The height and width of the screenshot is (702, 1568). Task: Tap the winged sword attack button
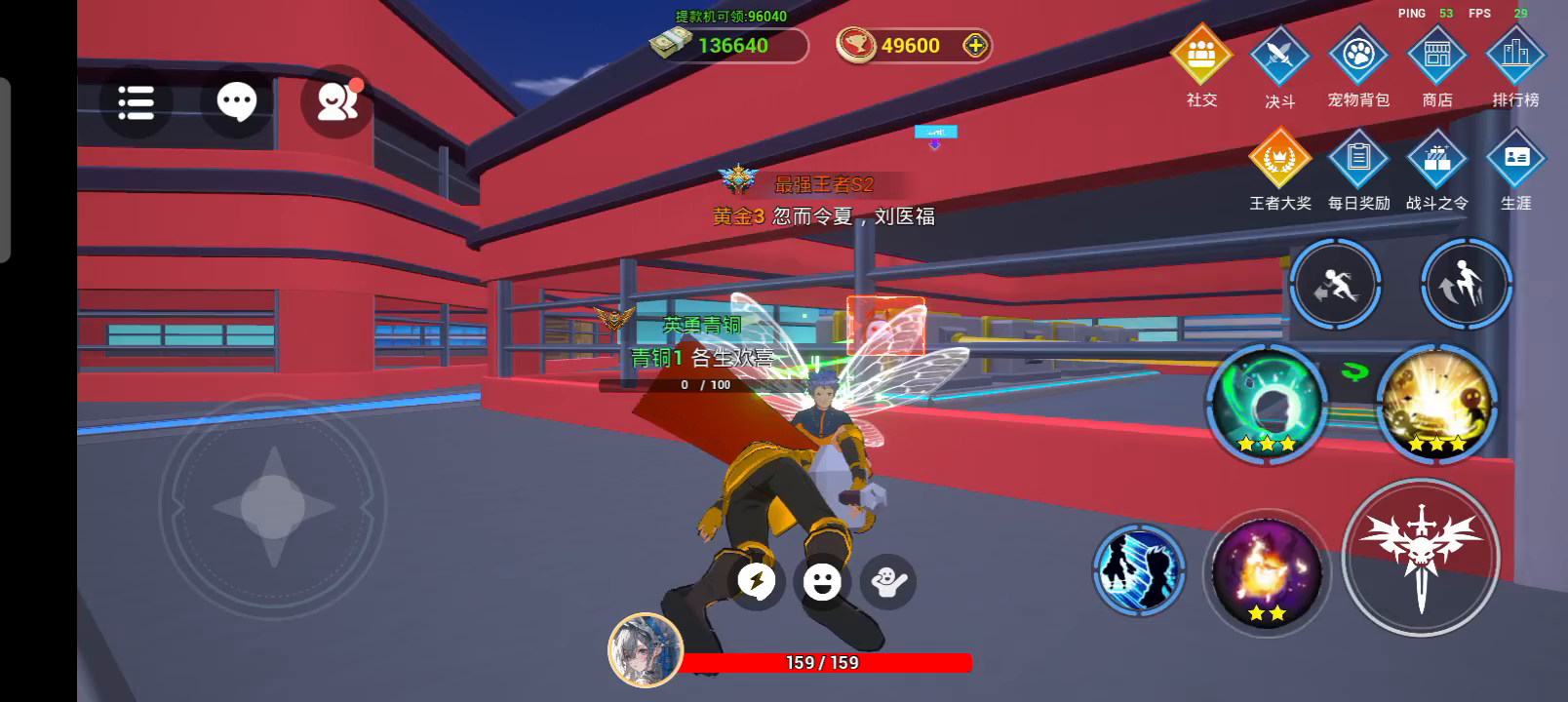pyautogui.click(x=1421, y=558)
